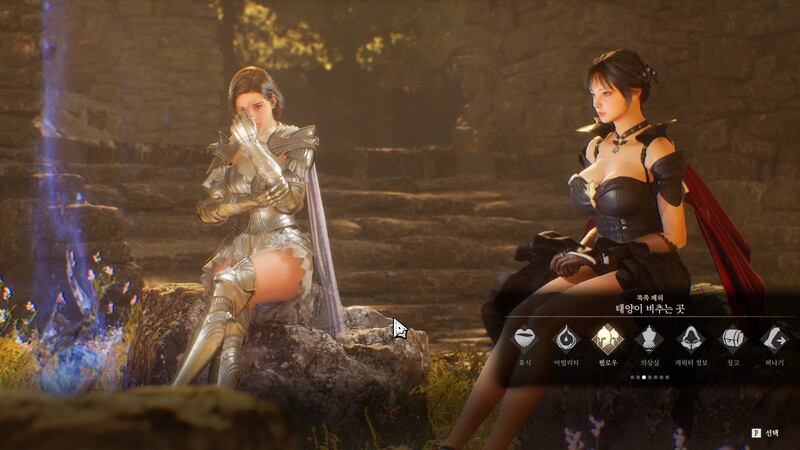This screenshot has width=800, height=450.
Task: Leave via the 떠나기 (Leave) arrow icon
Action: (x=775, y=338)
